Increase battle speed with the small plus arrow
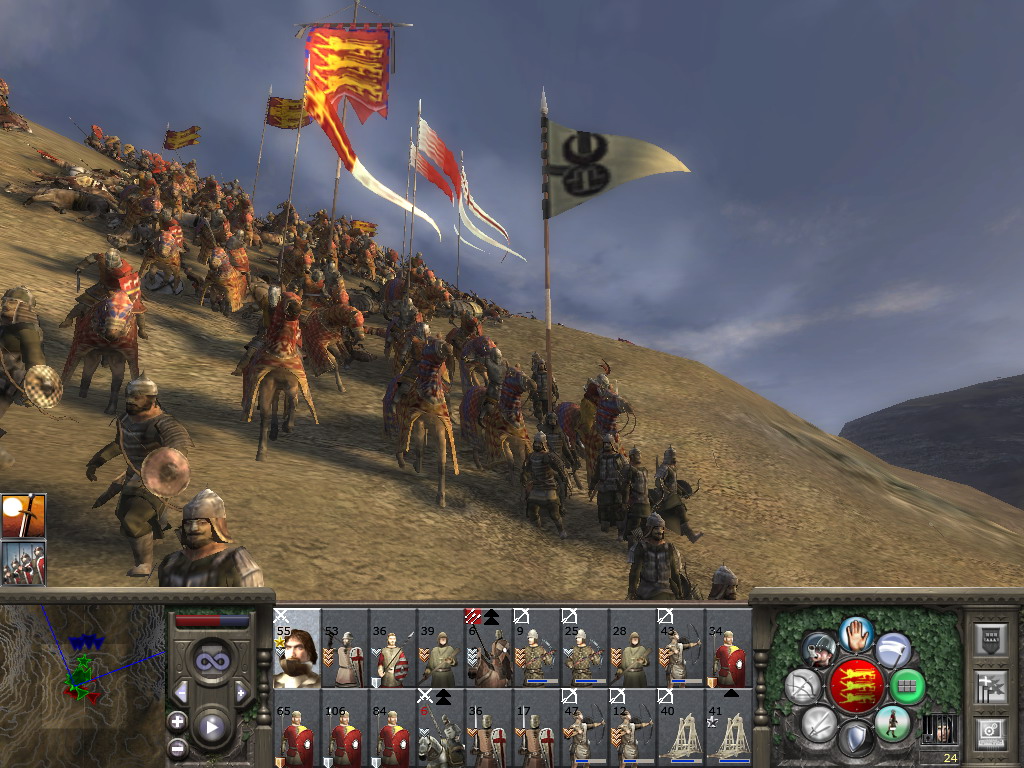The height and width of the screenshot is (768, 1024). [241, 693]
